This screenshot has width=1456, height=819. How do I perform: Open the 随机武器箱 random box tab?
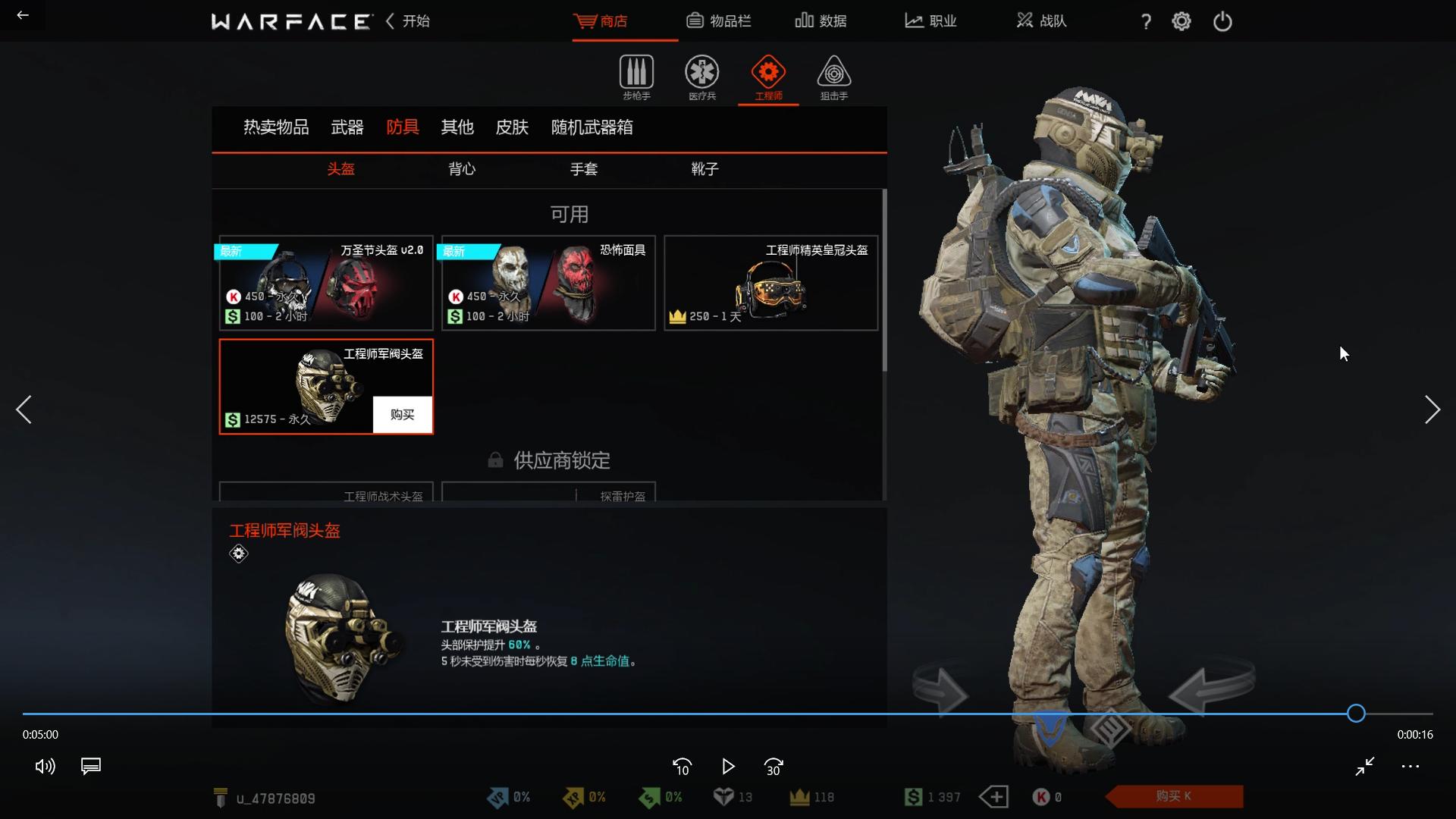pos(591,127)
